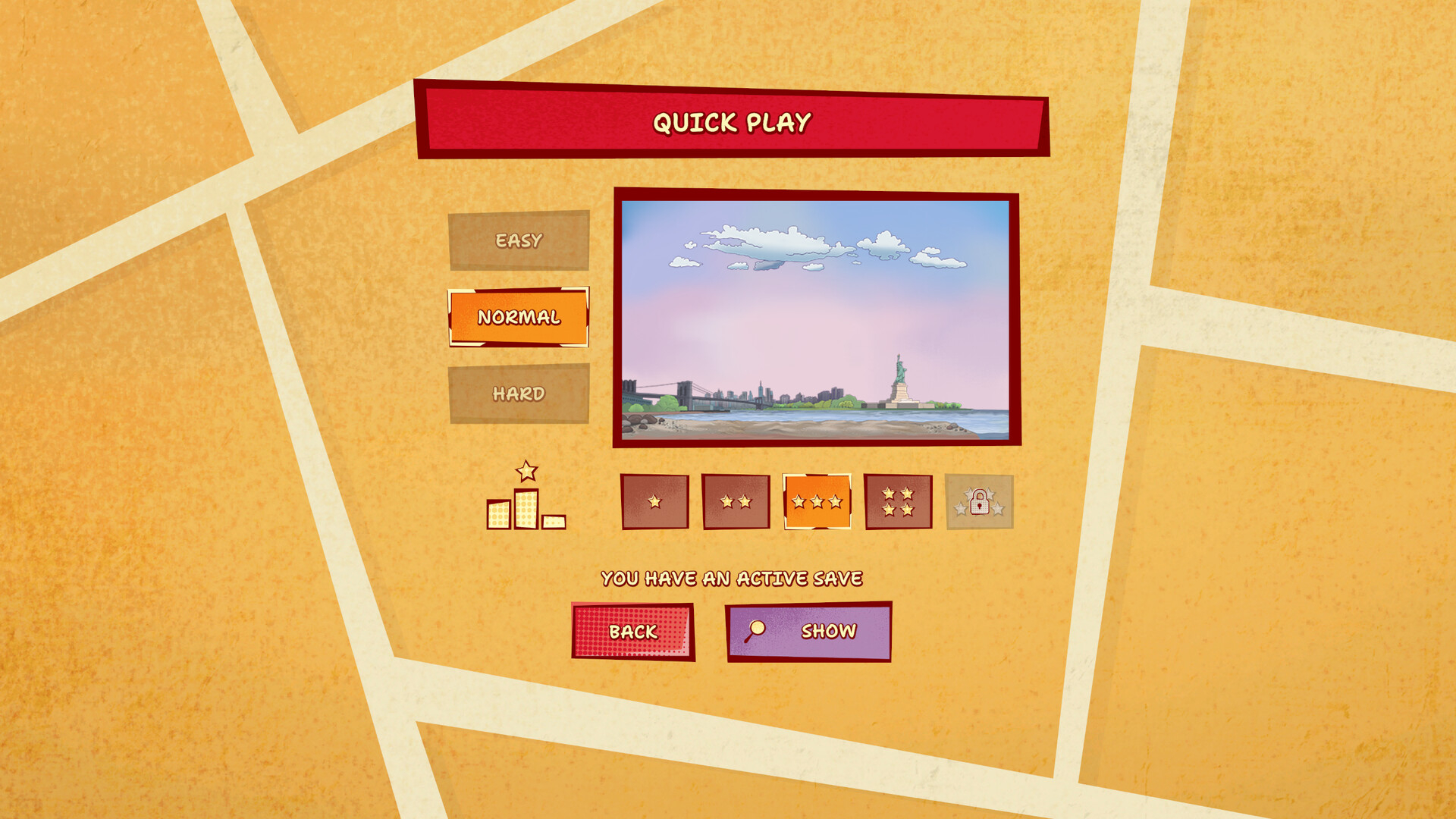This screenshot has height=819, width=1456.
Task: Open the leaderboard podium icon
Action: [526, 498]
